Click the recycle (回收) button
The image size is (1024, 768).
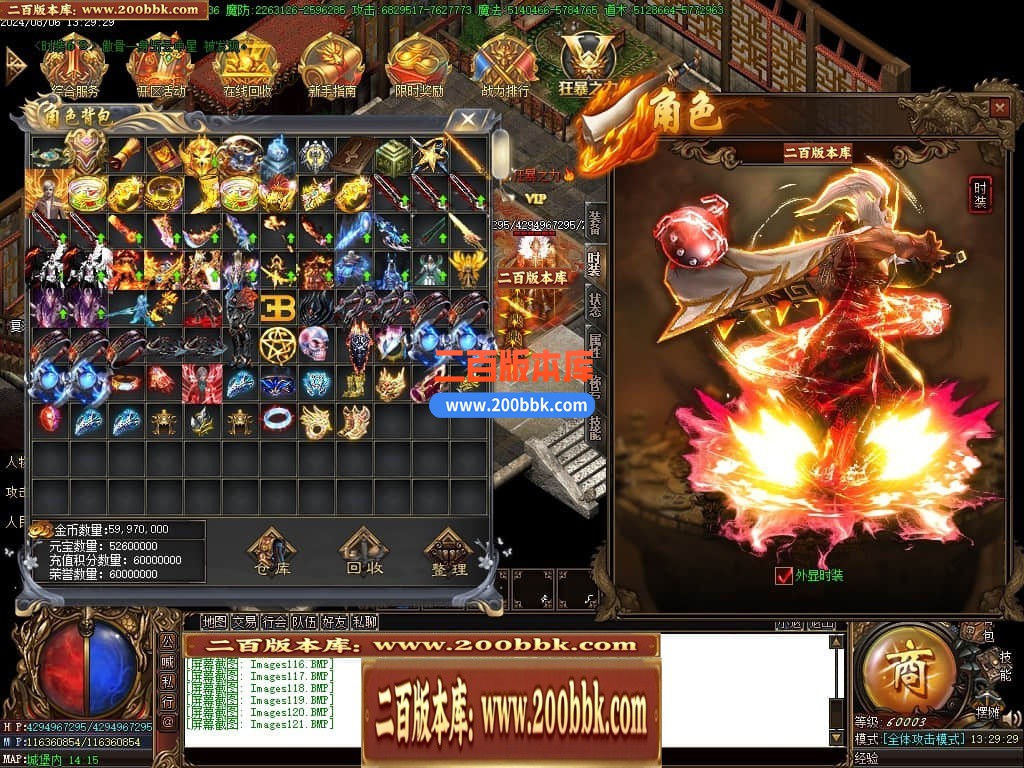pos(365,555)
